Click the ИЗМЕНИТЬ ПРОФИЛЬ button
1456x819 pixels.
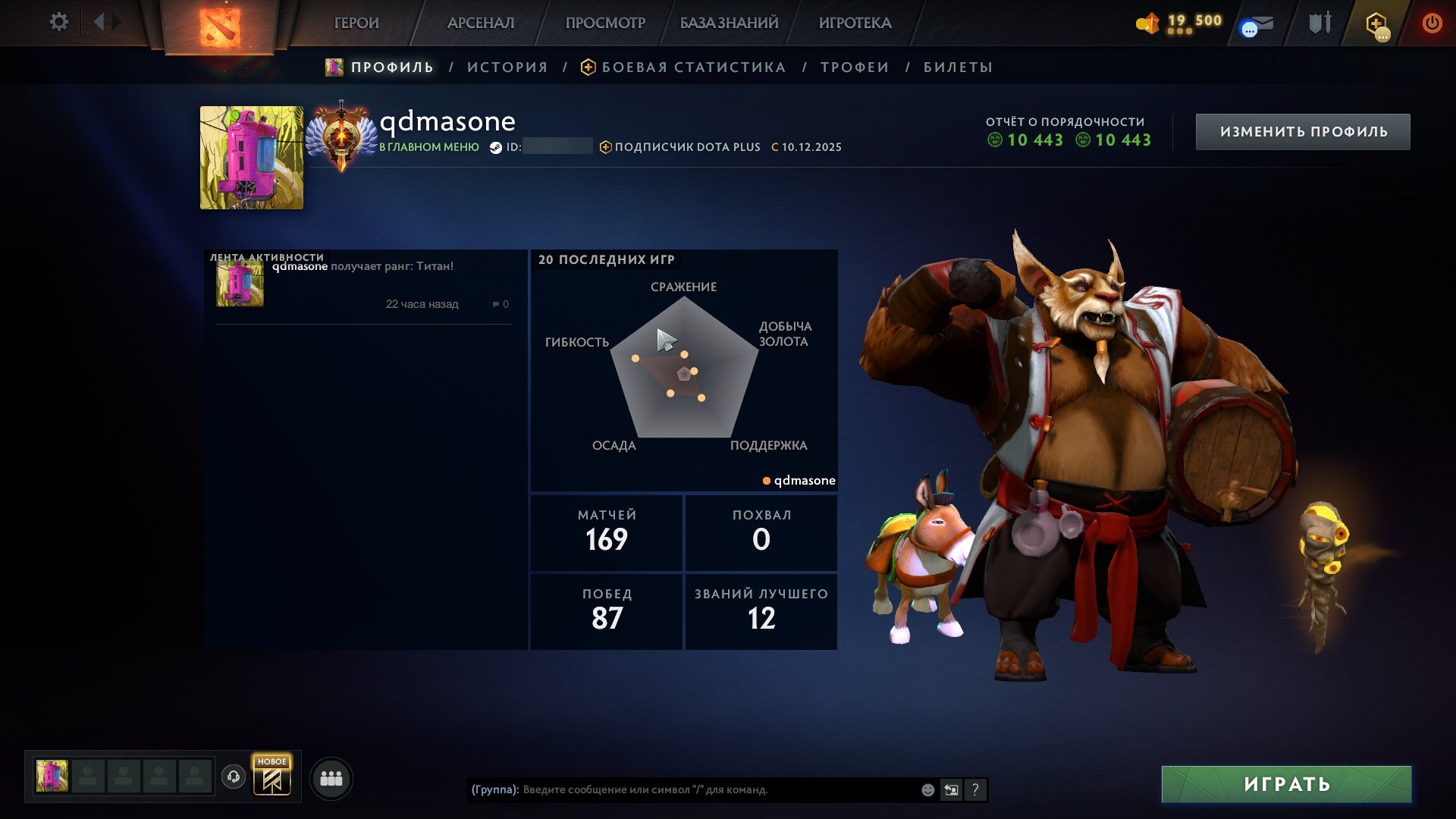[x=1302, y=130]
